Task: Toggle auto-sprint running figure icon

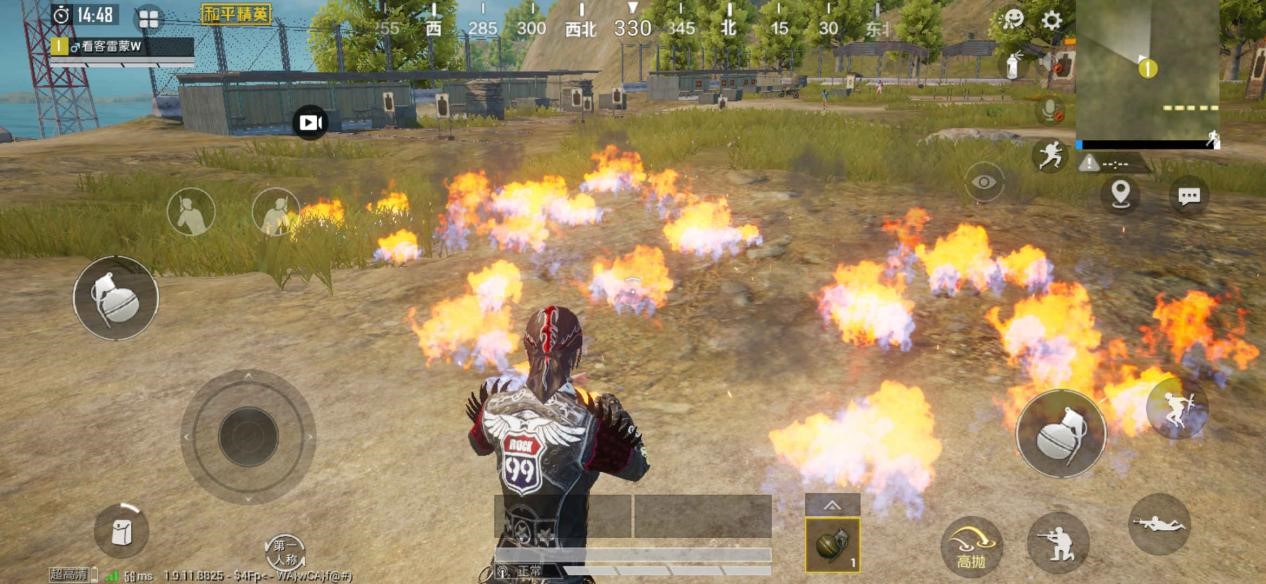Action: tap(1049, 155)
